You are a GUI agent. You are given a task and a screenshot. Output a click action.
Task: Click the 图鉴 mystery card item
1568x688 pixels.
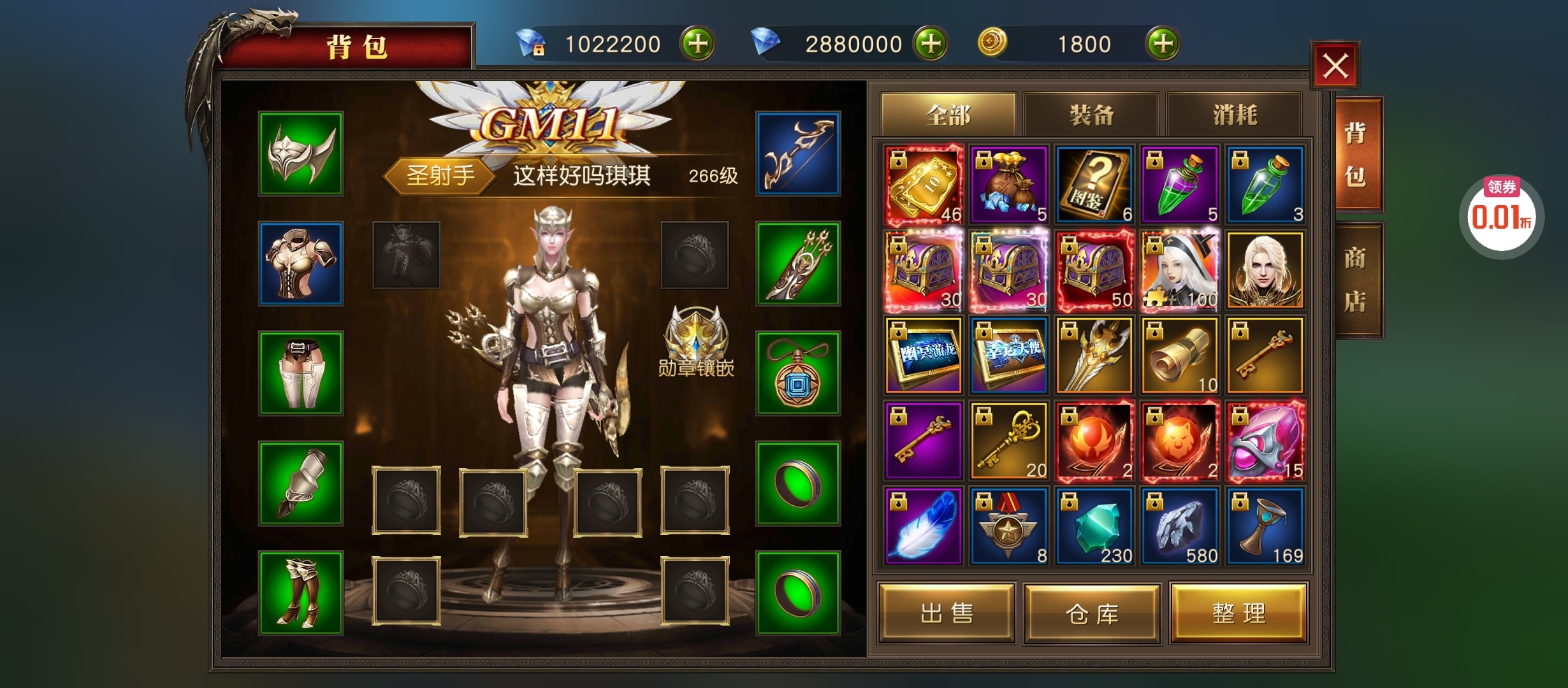1094,185
